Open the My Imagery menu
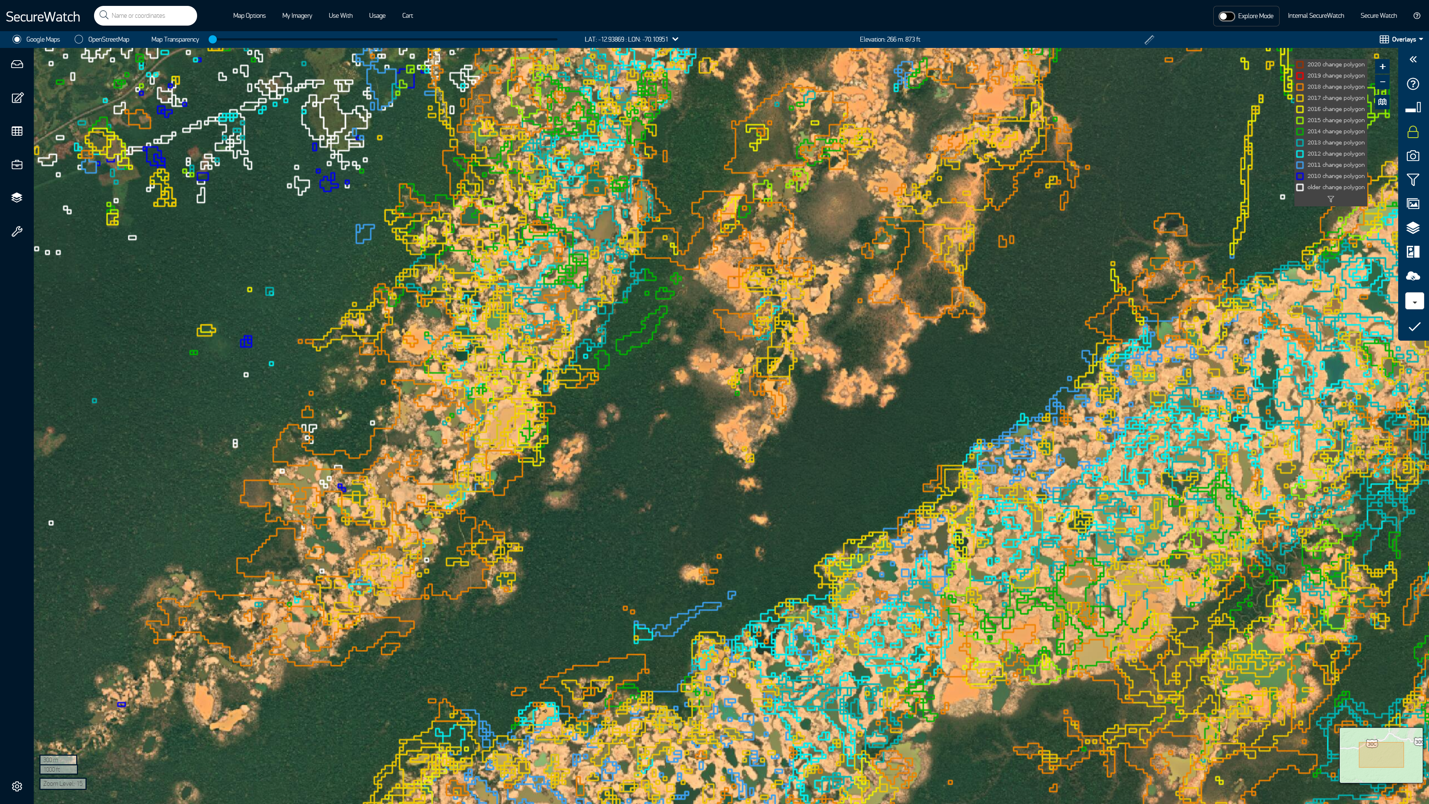The width and height of the screenshot is (1429, 804). pyautogui.click(x=297, y=16)
